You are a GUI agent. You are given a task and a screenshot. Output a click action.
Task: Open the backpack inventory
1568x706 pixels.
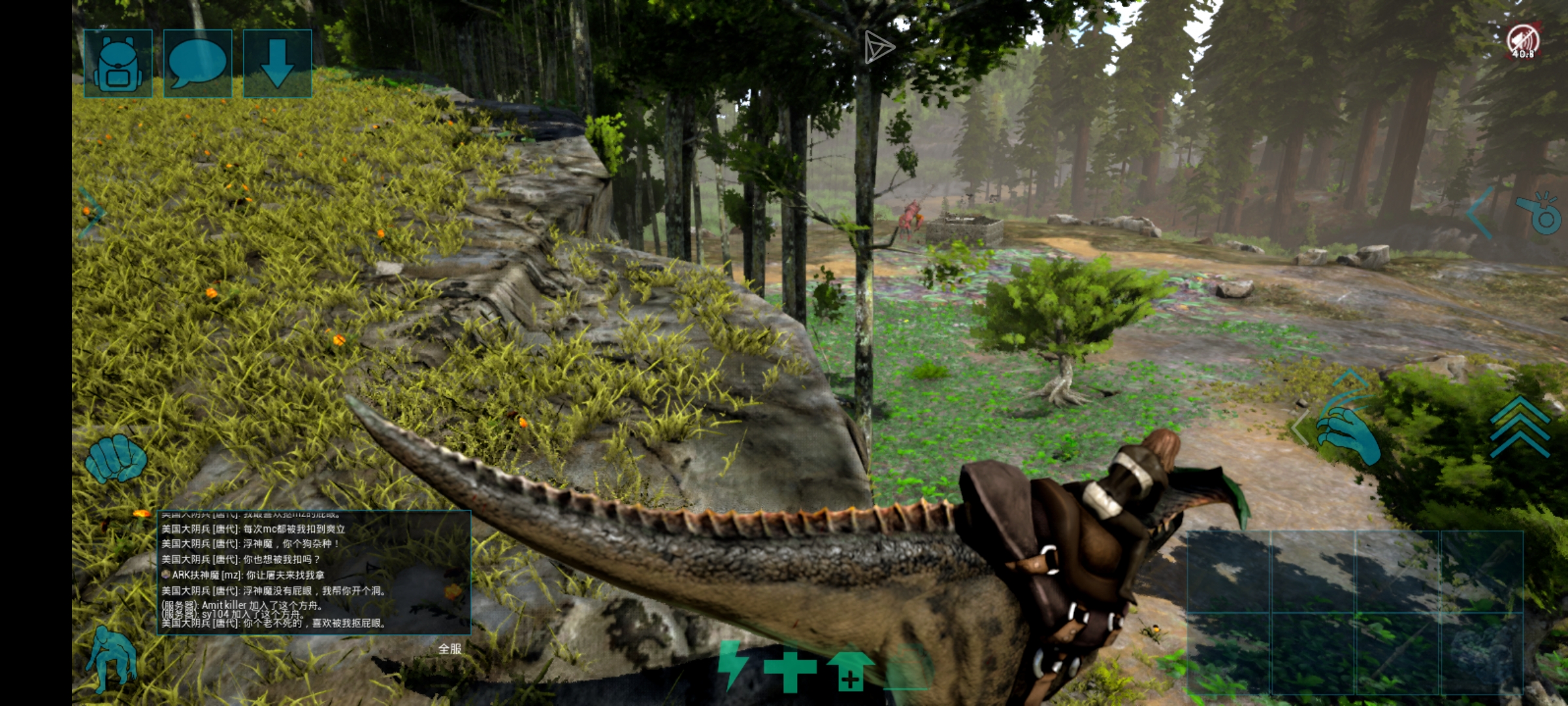[x=118, y=63]
